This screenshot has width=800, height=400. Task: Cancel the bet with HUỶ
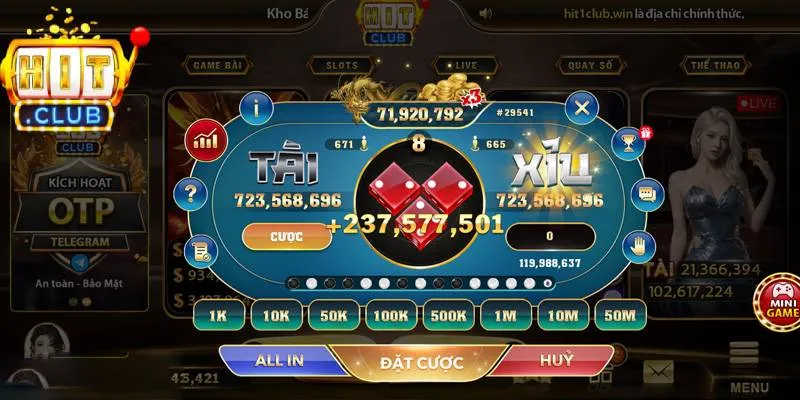[x=556, y=360]
